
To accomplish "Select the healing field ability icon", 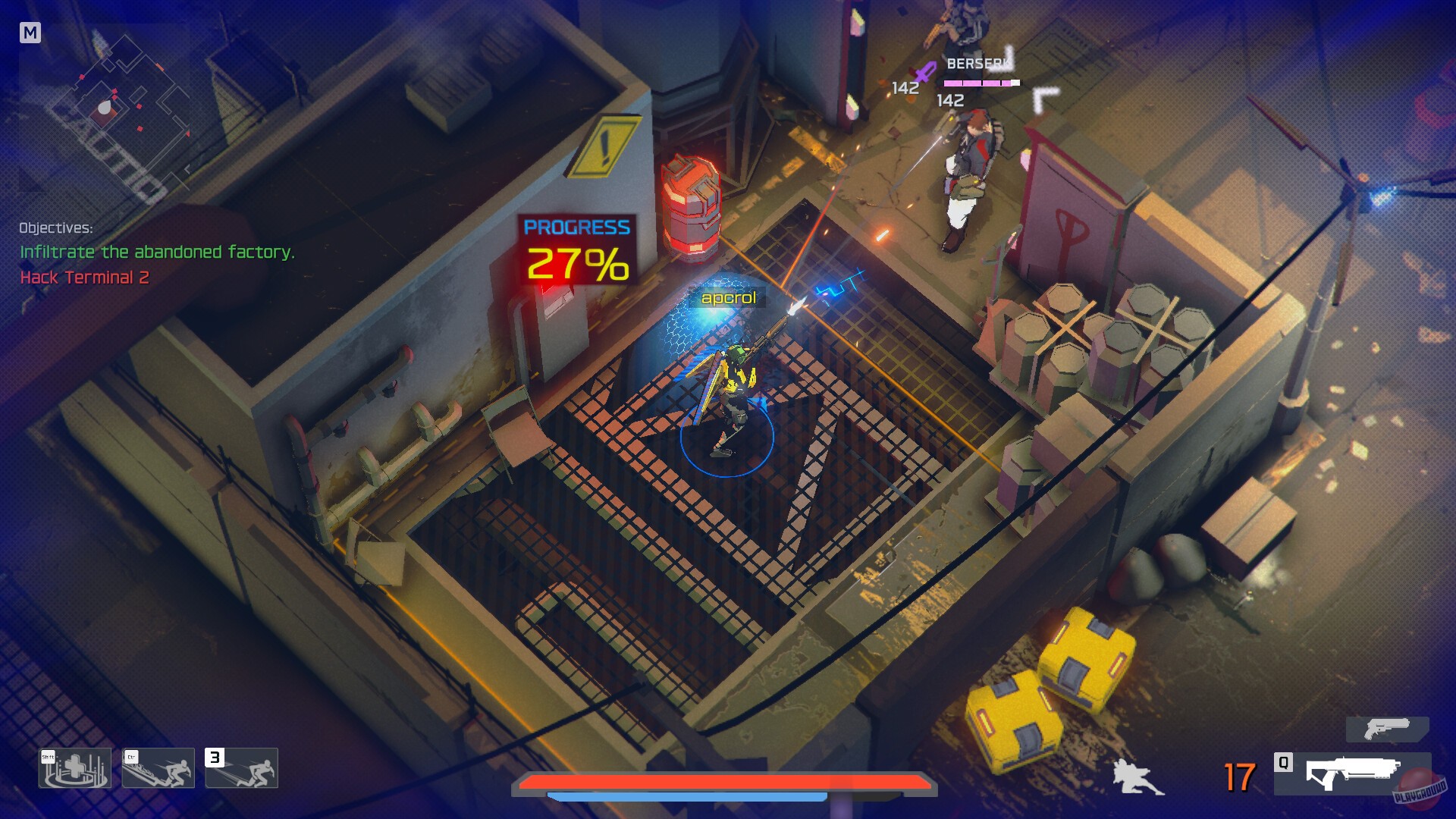I will [x=74, y=768].
